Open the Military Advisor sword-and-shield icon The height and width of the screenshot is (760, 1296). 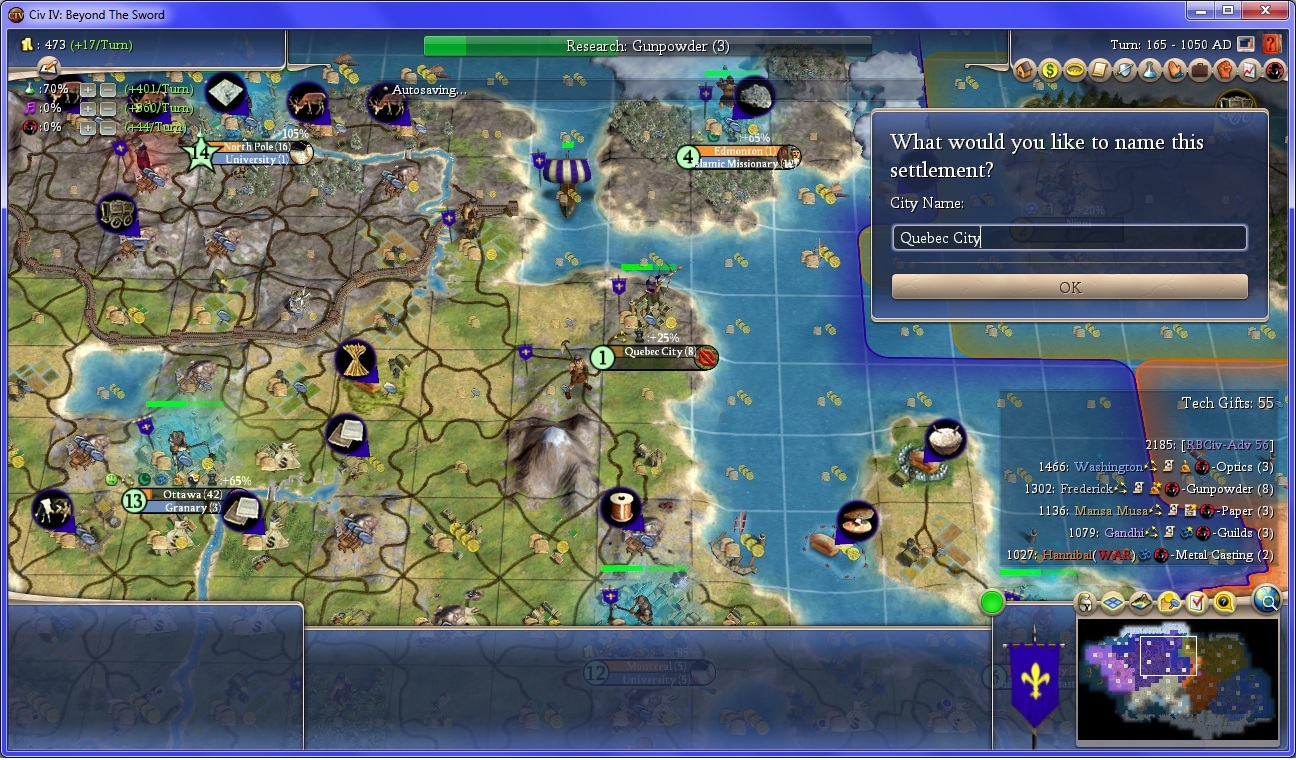pos(1124,71)
